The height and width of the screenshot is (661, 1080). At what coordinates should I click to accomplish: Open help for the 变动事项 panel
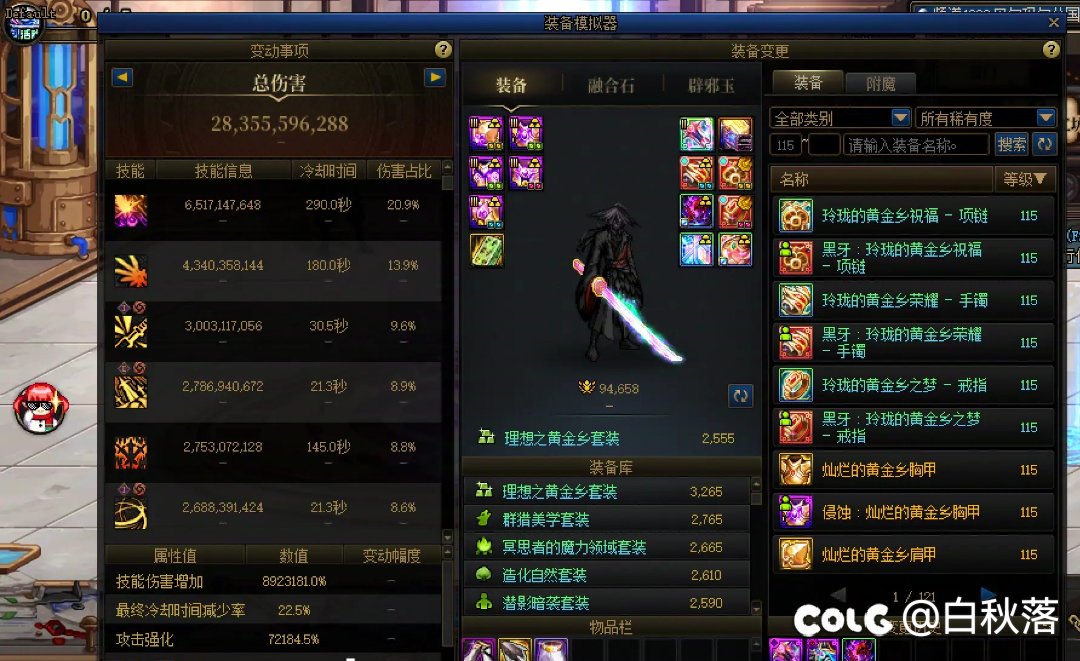pos(443,50)
